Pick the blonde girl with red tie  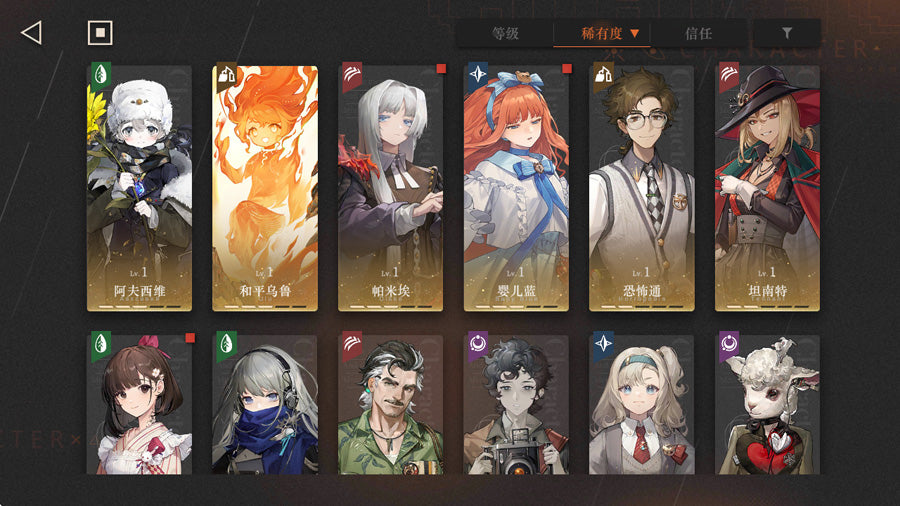pos(642,404)
